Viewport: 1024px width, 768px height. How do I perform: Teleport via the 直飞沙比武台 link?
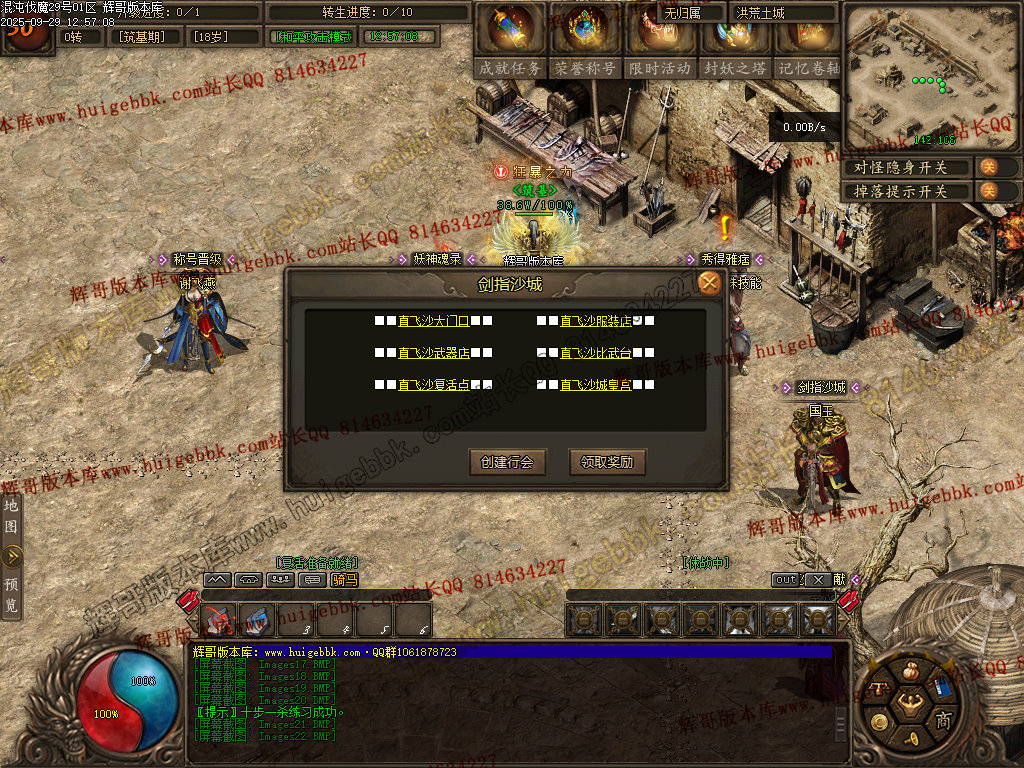pyautogui.click(x=596, y=353)
